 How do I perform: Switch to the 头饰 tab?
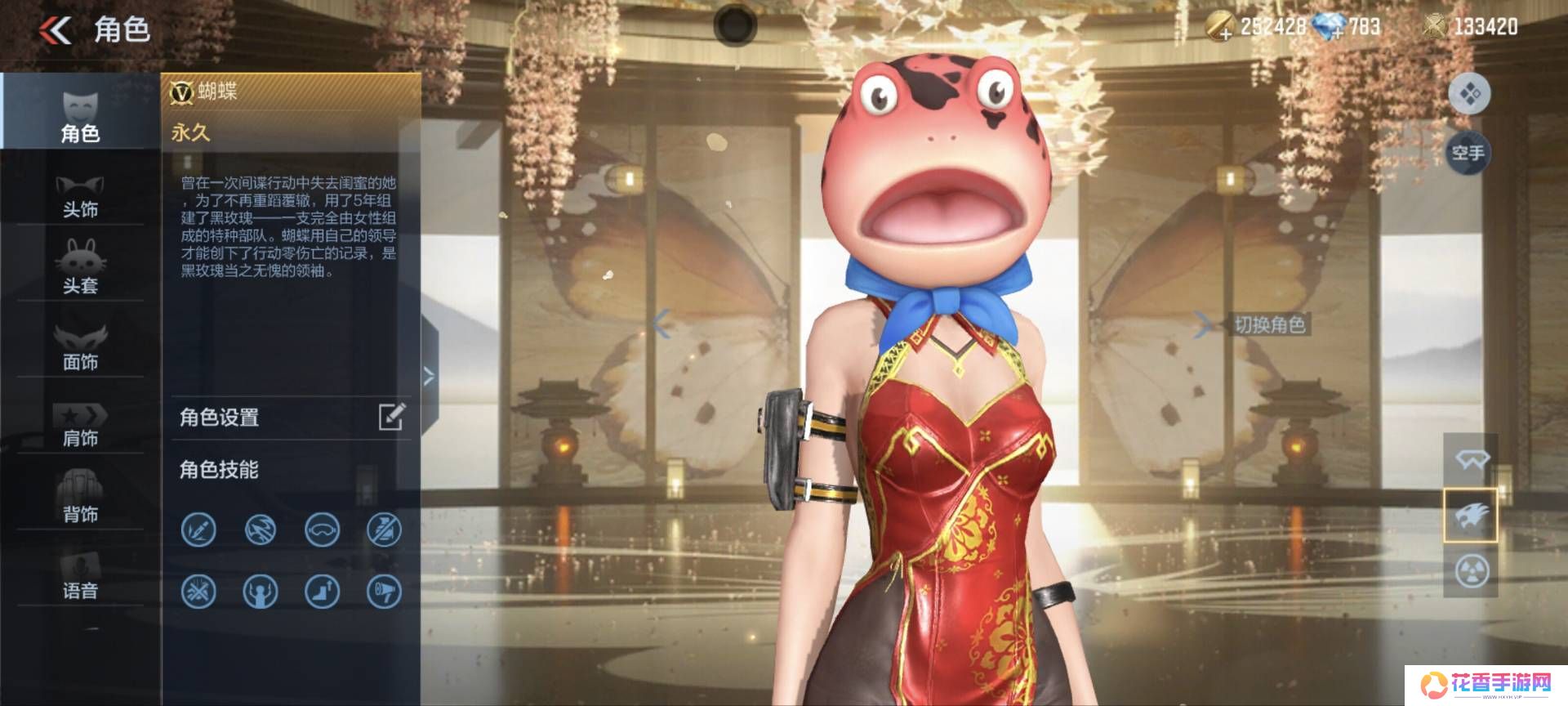[x=80, y=196]
